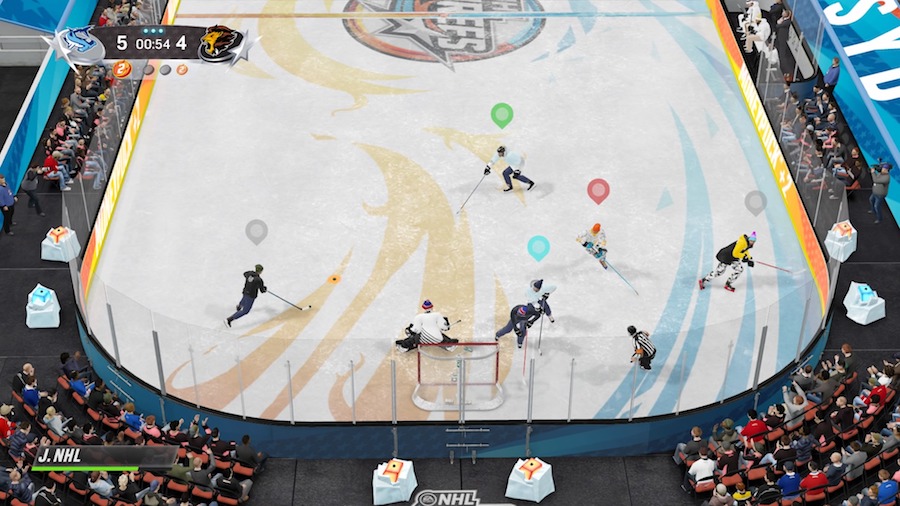
Task: Select the grey marker above the yellow-jersey skater
Action: click(x=755, y=202)
